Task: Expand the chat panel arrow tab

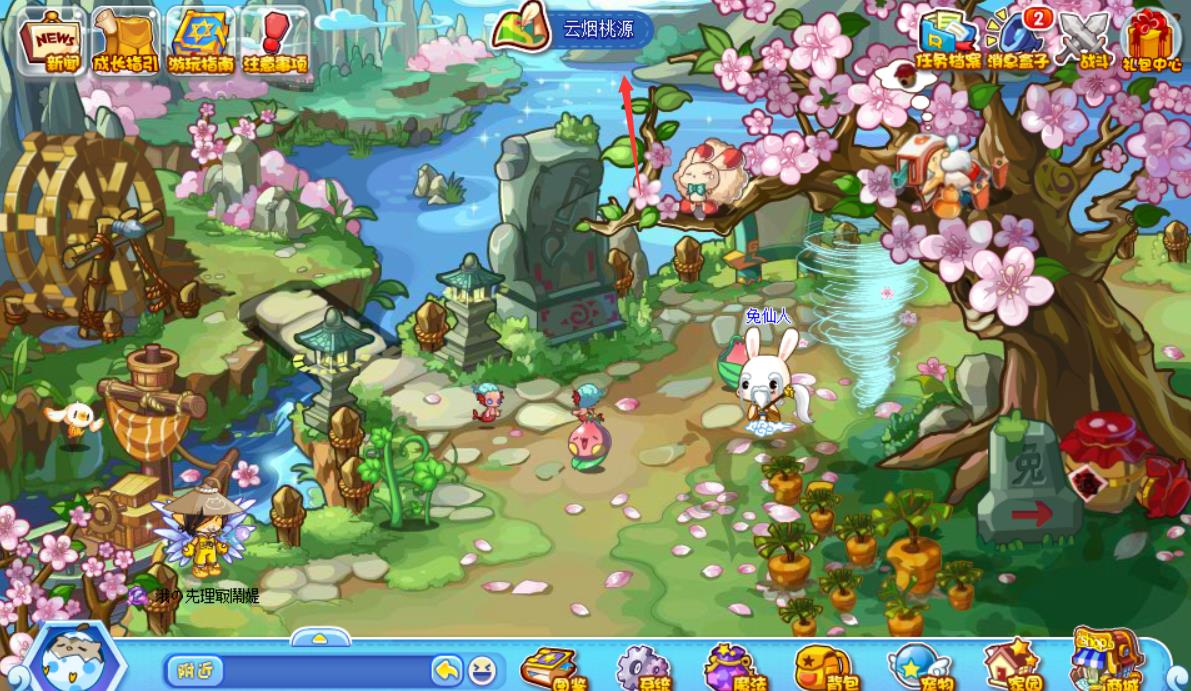Action: click(320, 638)
